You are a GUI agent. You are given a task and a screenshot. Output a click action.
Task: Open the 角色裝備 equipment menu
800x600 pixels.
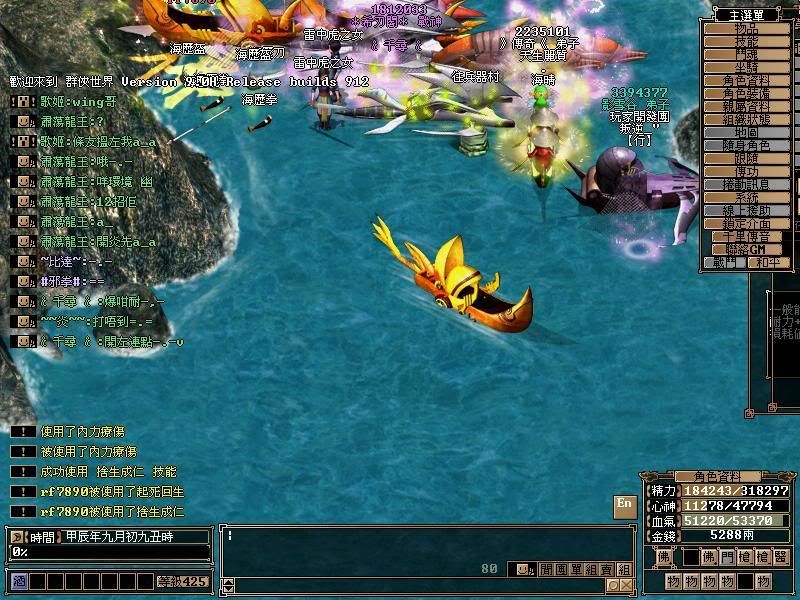pos(746,94)
